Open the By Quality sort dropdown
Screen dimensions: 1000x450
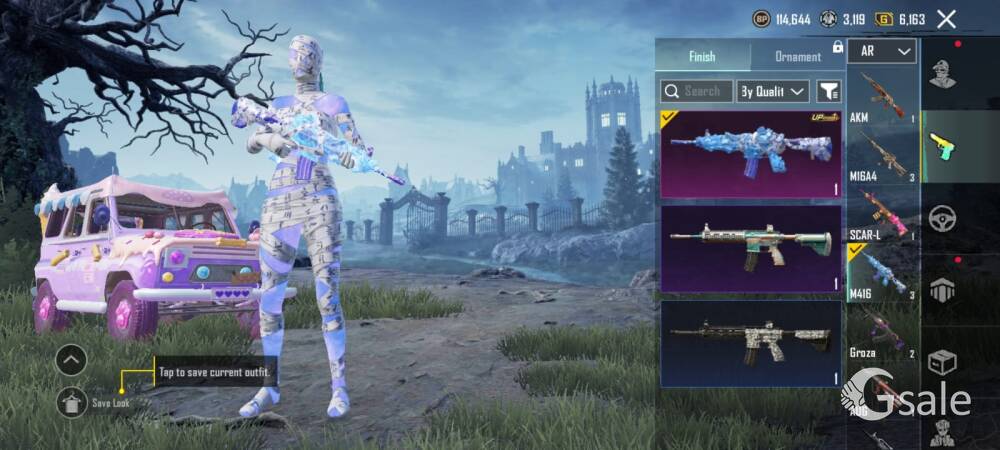(x=772, y=91)
